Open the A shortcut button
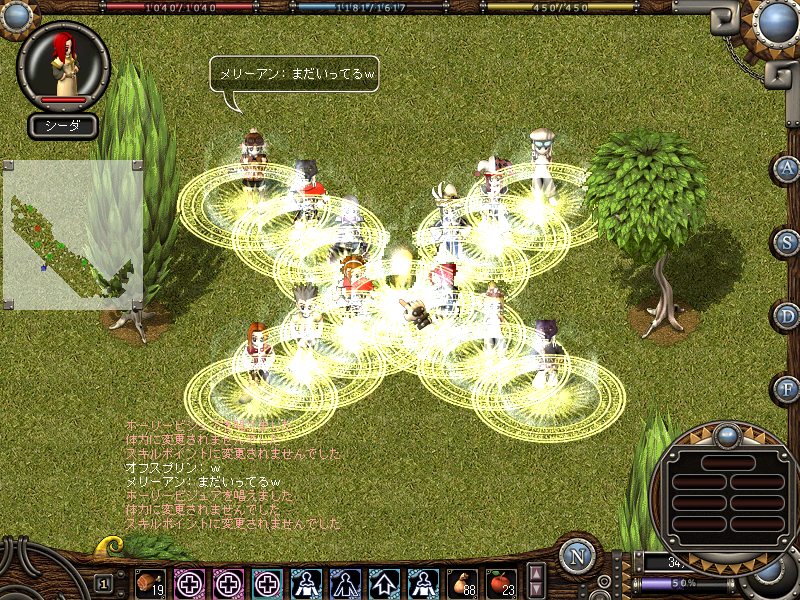800x600 pixels. tap(787, 168)
